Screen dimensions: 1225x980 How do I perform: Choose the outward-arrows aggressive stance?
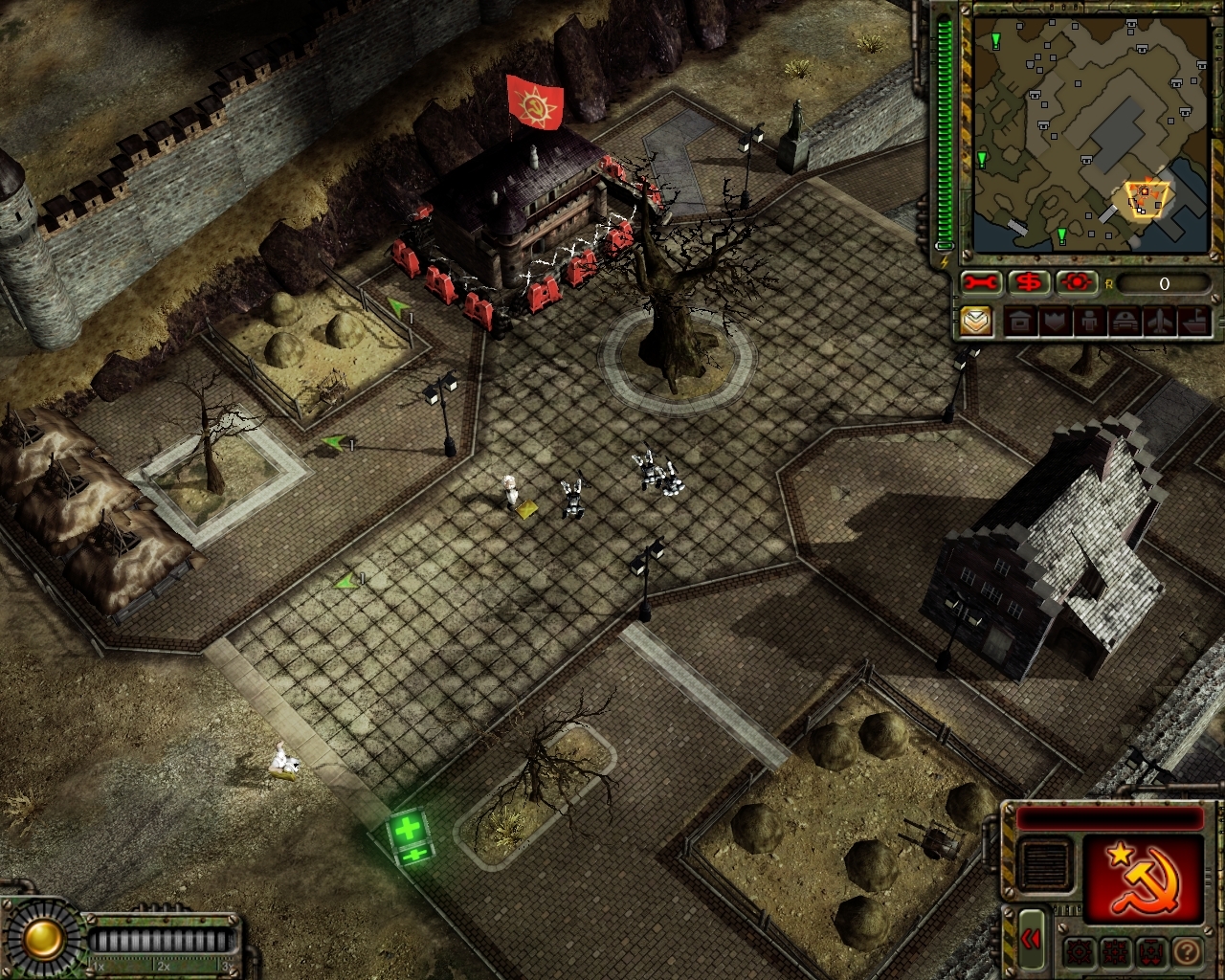coord(1080,952)
